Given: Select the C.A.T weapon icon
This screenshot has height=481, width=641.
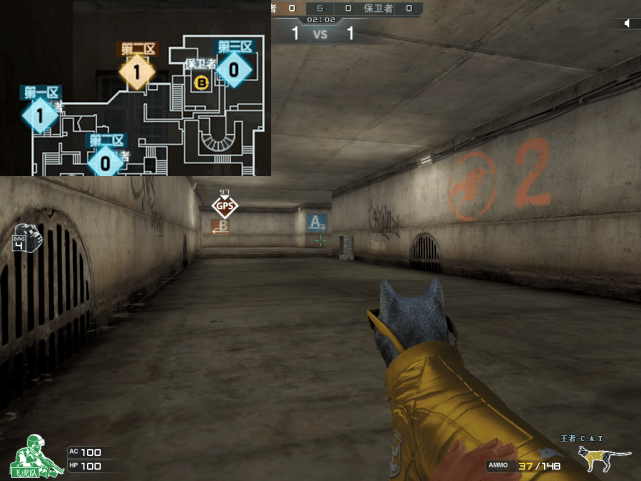Looking at the screenshot, I should tap(599, 459).
